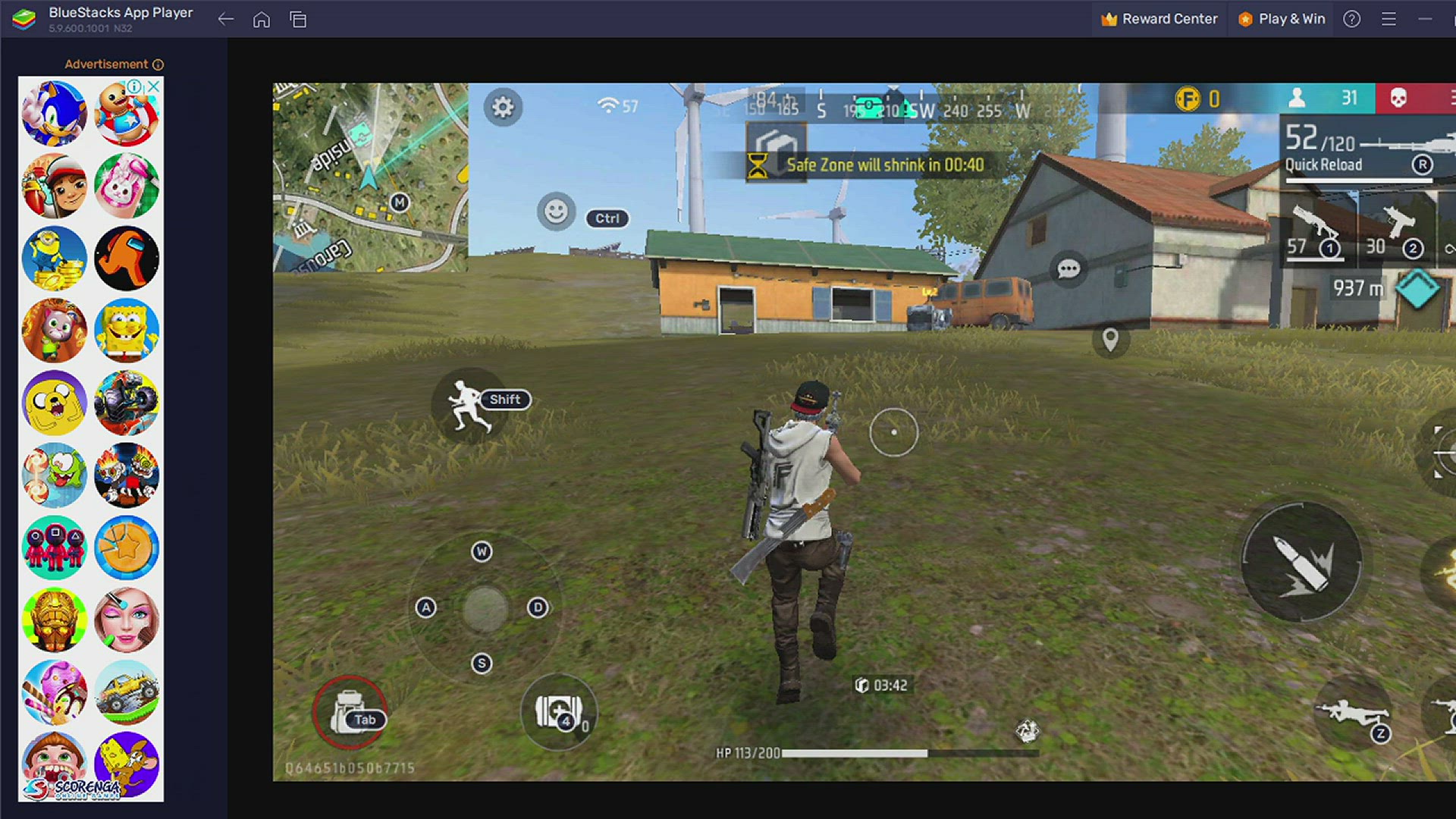
Task: Open the Reward Center
Action: coord(1159,19)
